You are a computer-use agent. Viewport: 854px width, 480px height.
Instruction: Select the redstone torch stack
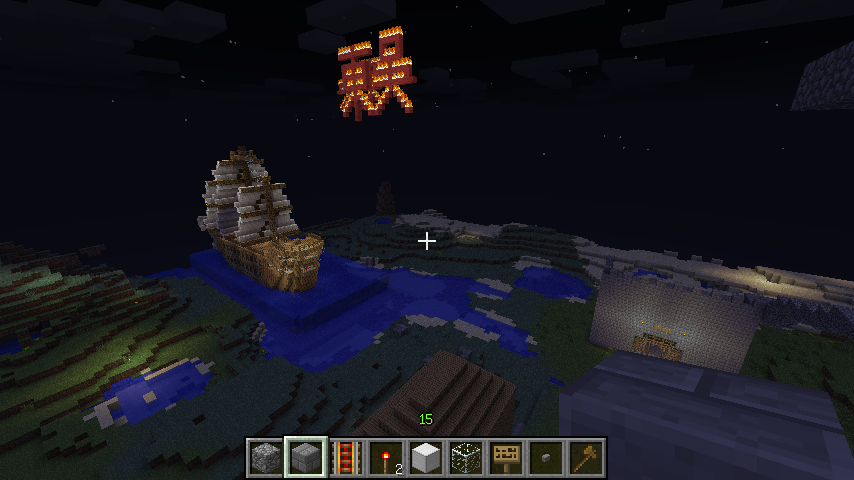(386, 458)
